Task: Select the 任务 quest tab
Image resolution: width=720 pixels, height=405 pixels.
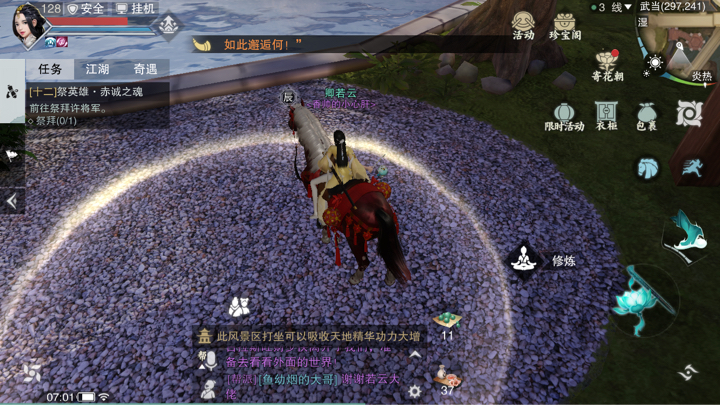Action: [50, 69]
